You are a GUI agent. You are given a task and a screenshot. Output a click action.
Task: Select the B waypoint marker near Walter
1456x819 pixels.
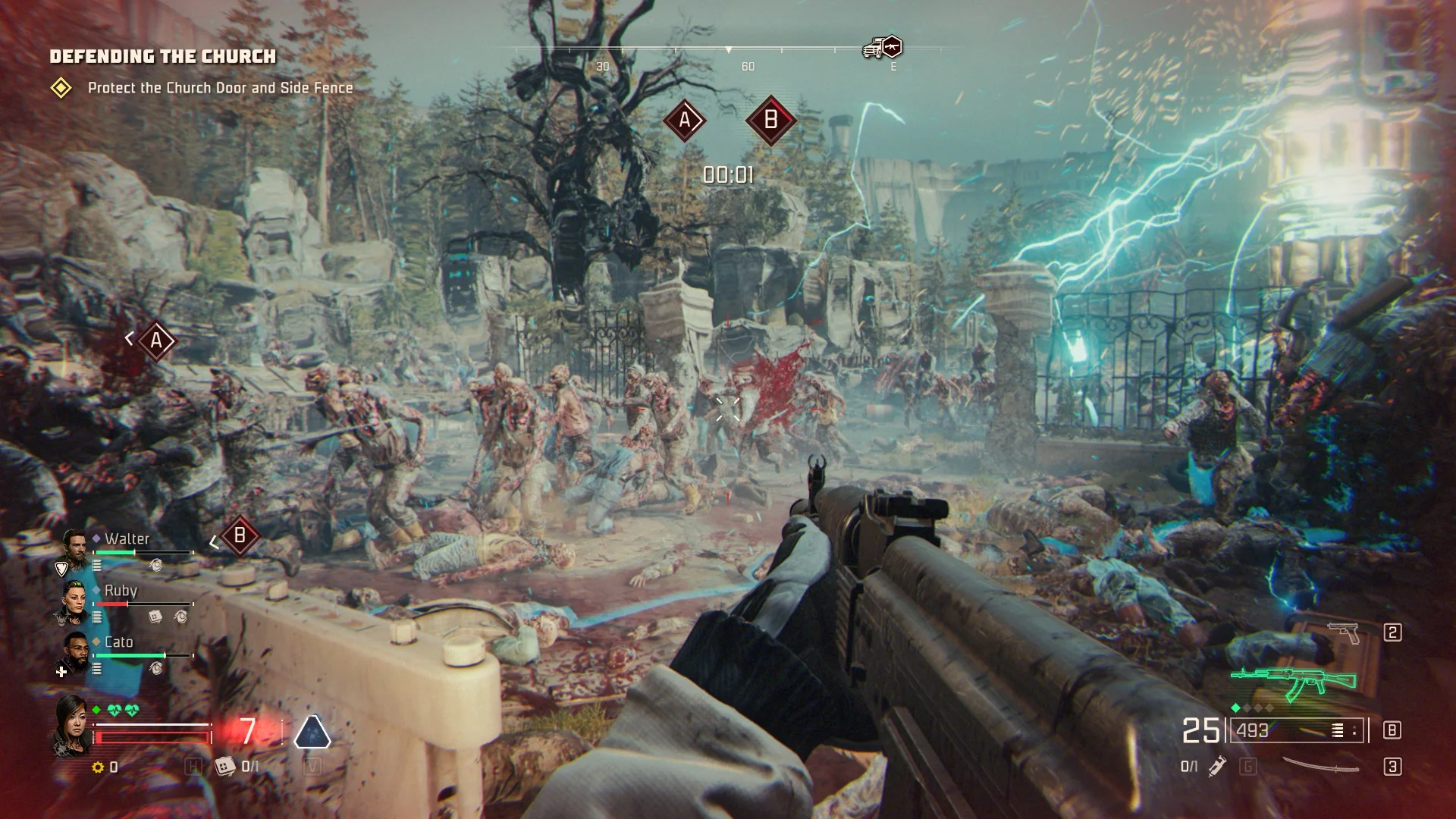point(239,536)
